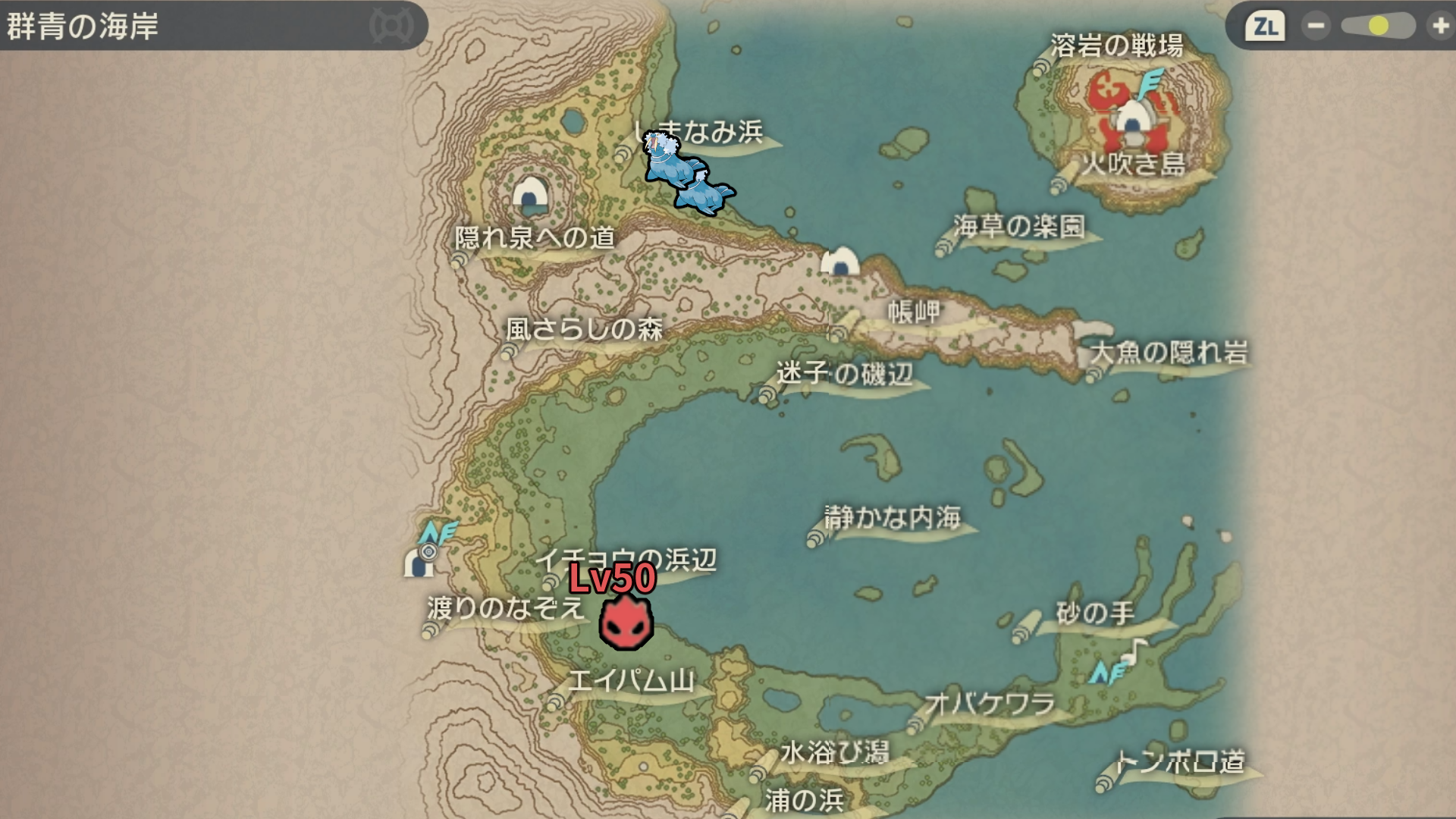Choose the camp tent by 帳岬
The image size is (1456, 819).
coord(840,262)
